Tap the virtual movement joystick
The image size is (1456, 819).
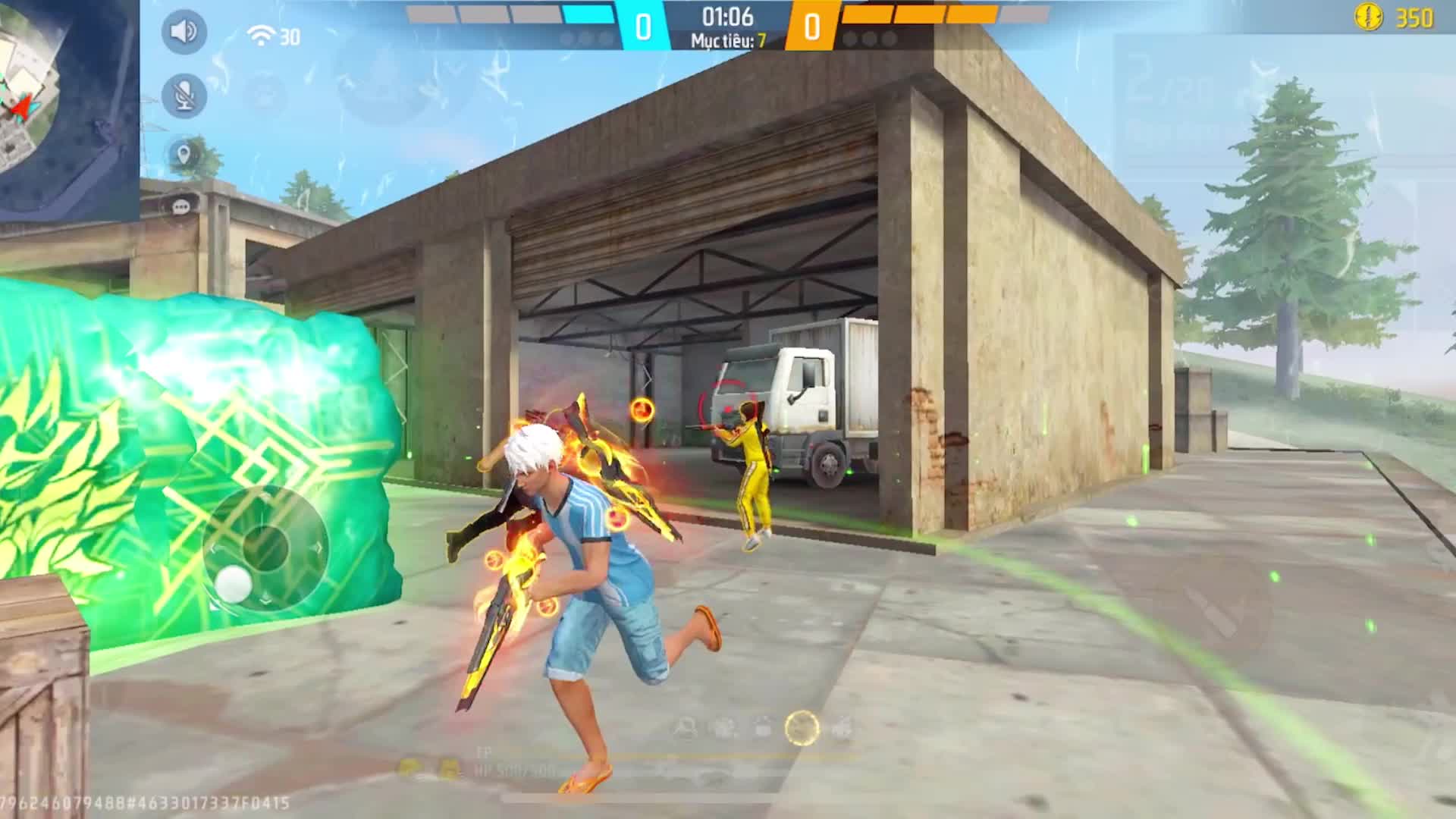point(265,548)
